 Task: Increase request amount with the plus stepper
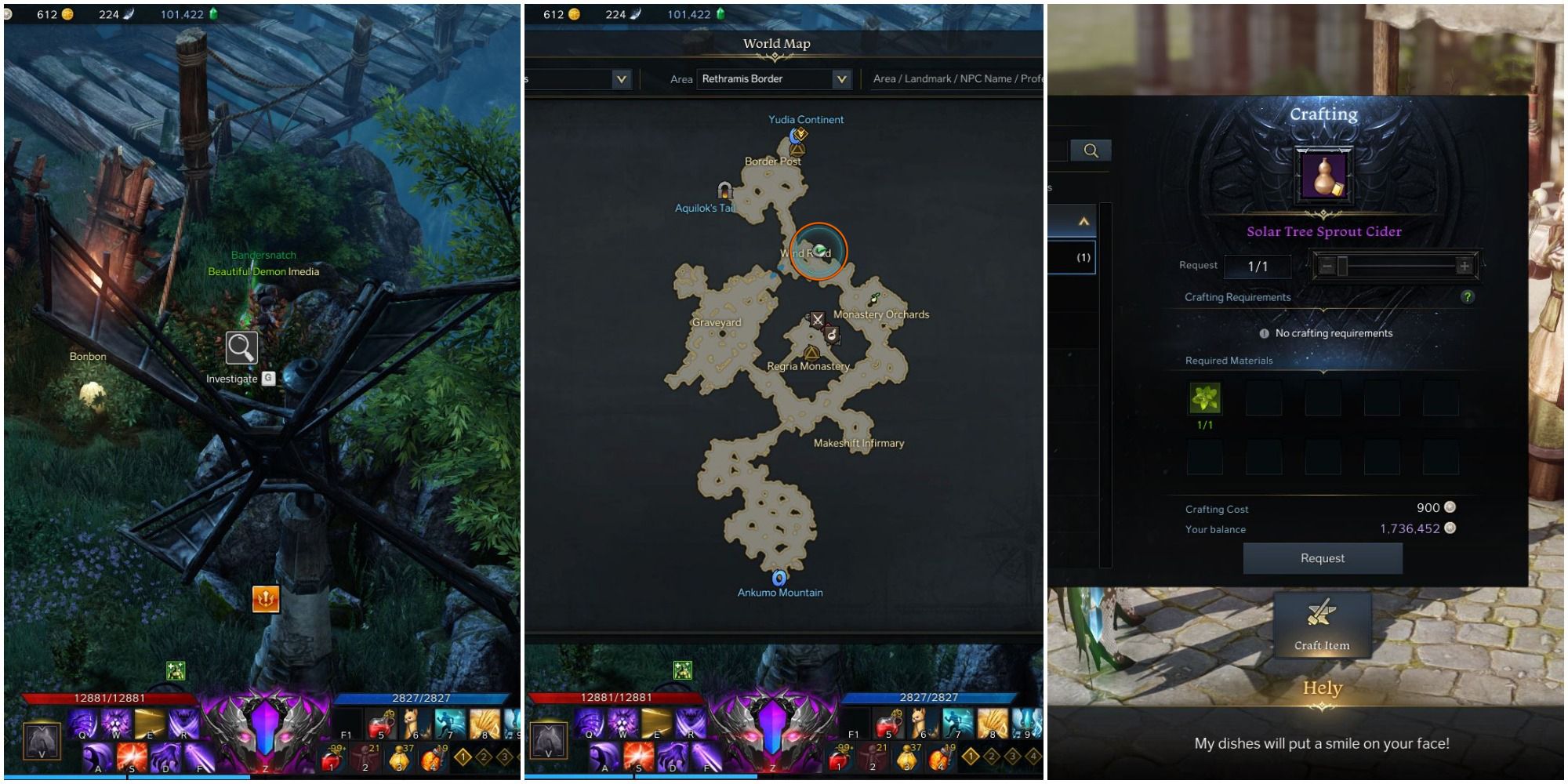tap(1465, 267)
